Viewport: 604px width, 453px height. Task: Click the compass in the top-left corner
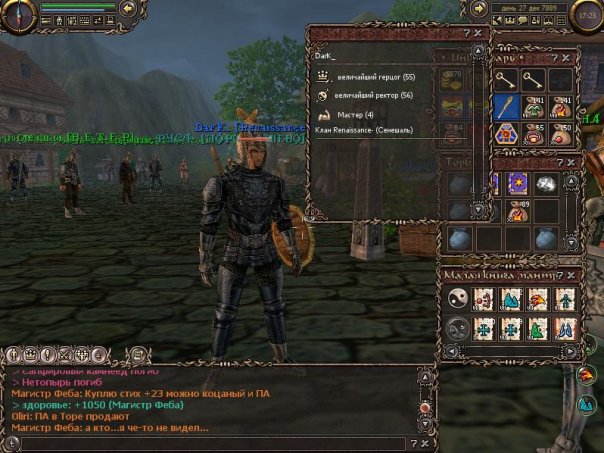point(18,13)
